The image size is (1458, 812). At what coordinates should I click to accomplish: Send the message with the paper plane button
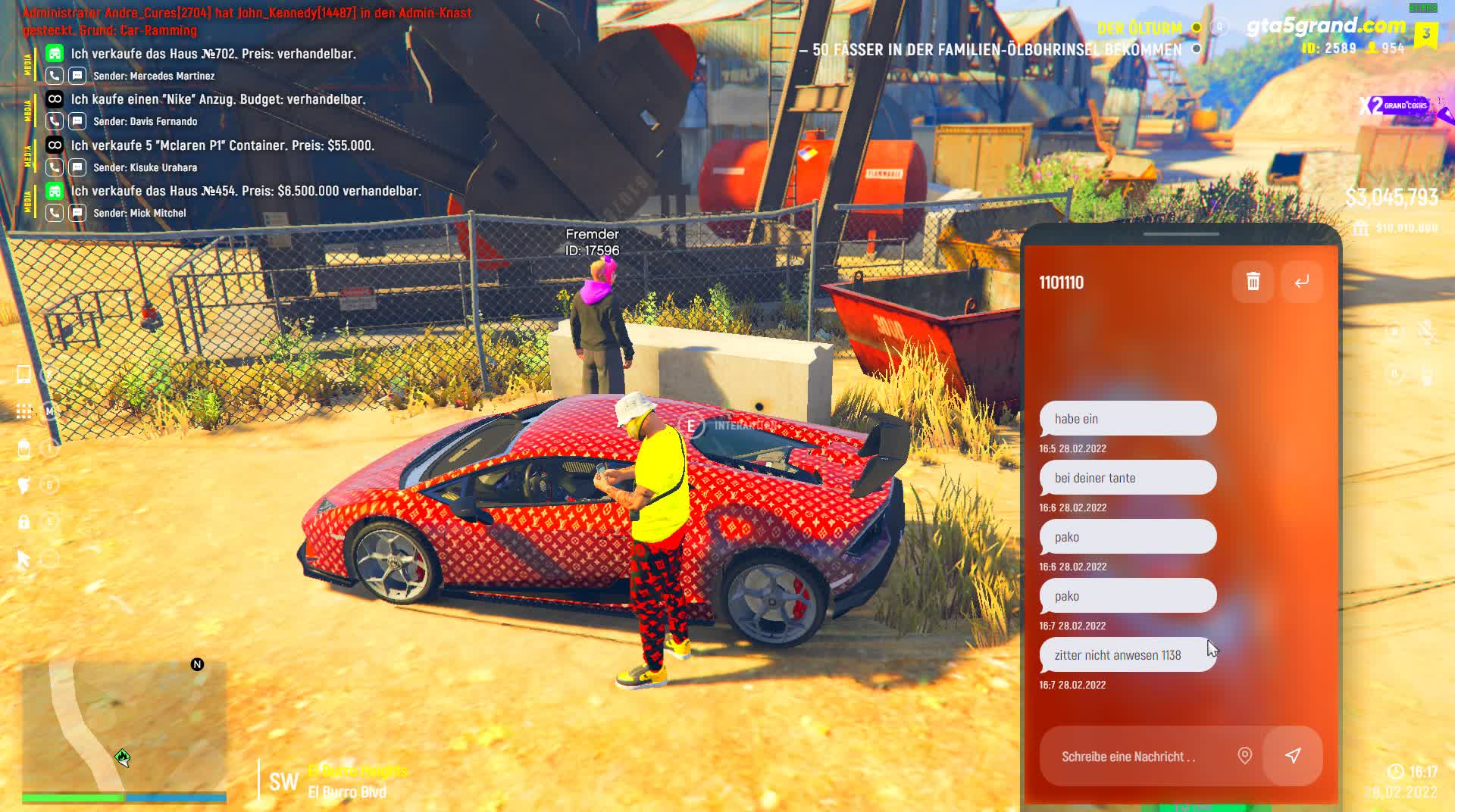pos(1294,756)
